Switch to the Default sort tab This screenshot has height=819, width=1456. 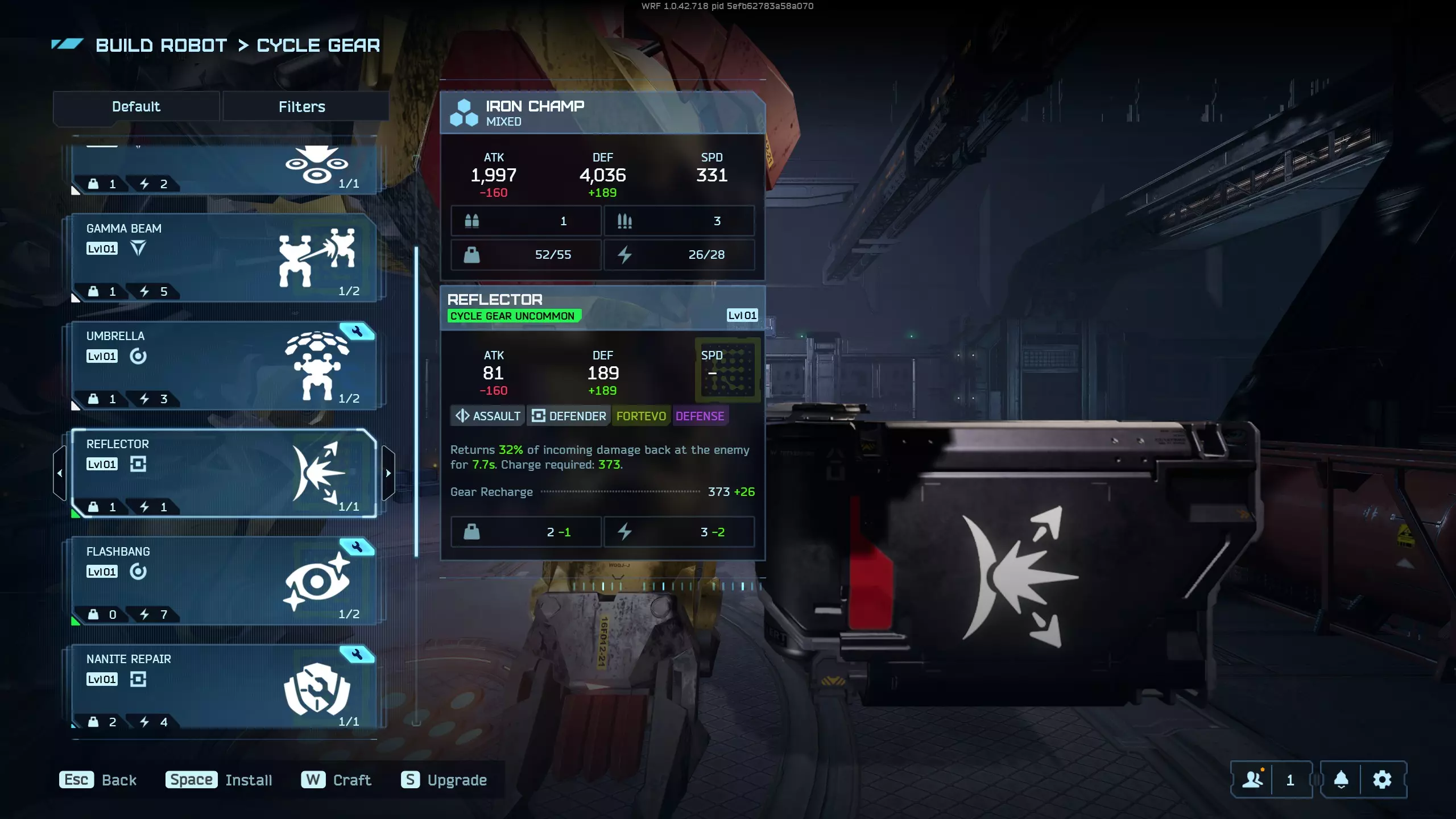click(136, 106)
